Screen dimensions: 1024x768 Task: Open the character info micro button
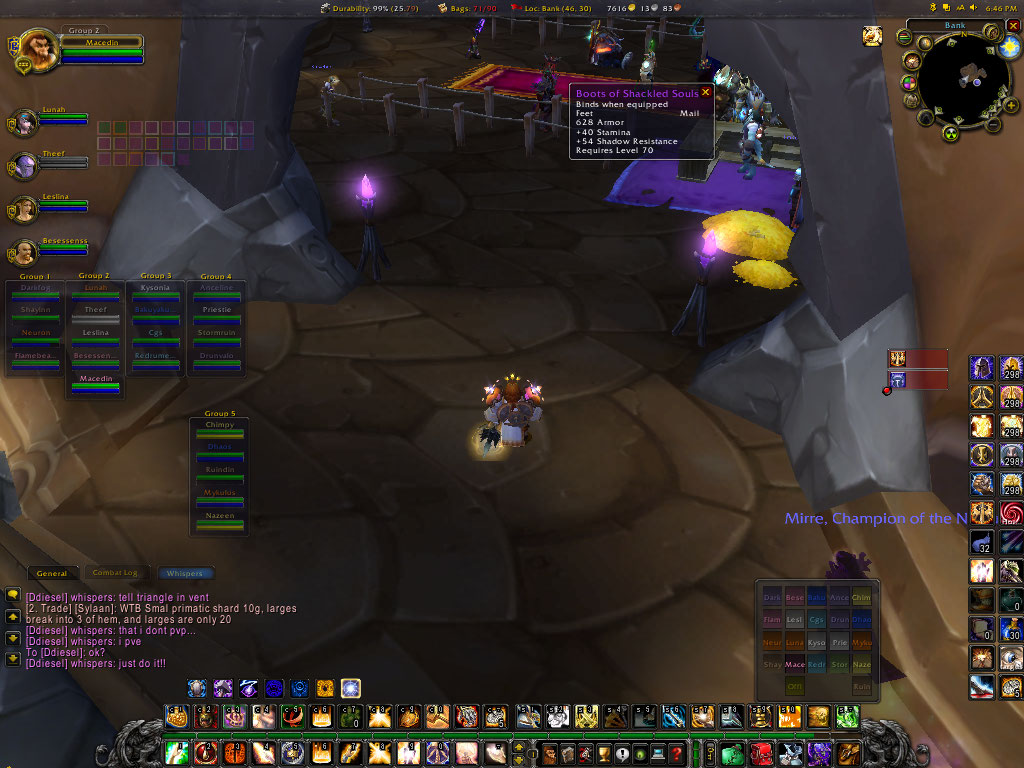tap(548, 754)
